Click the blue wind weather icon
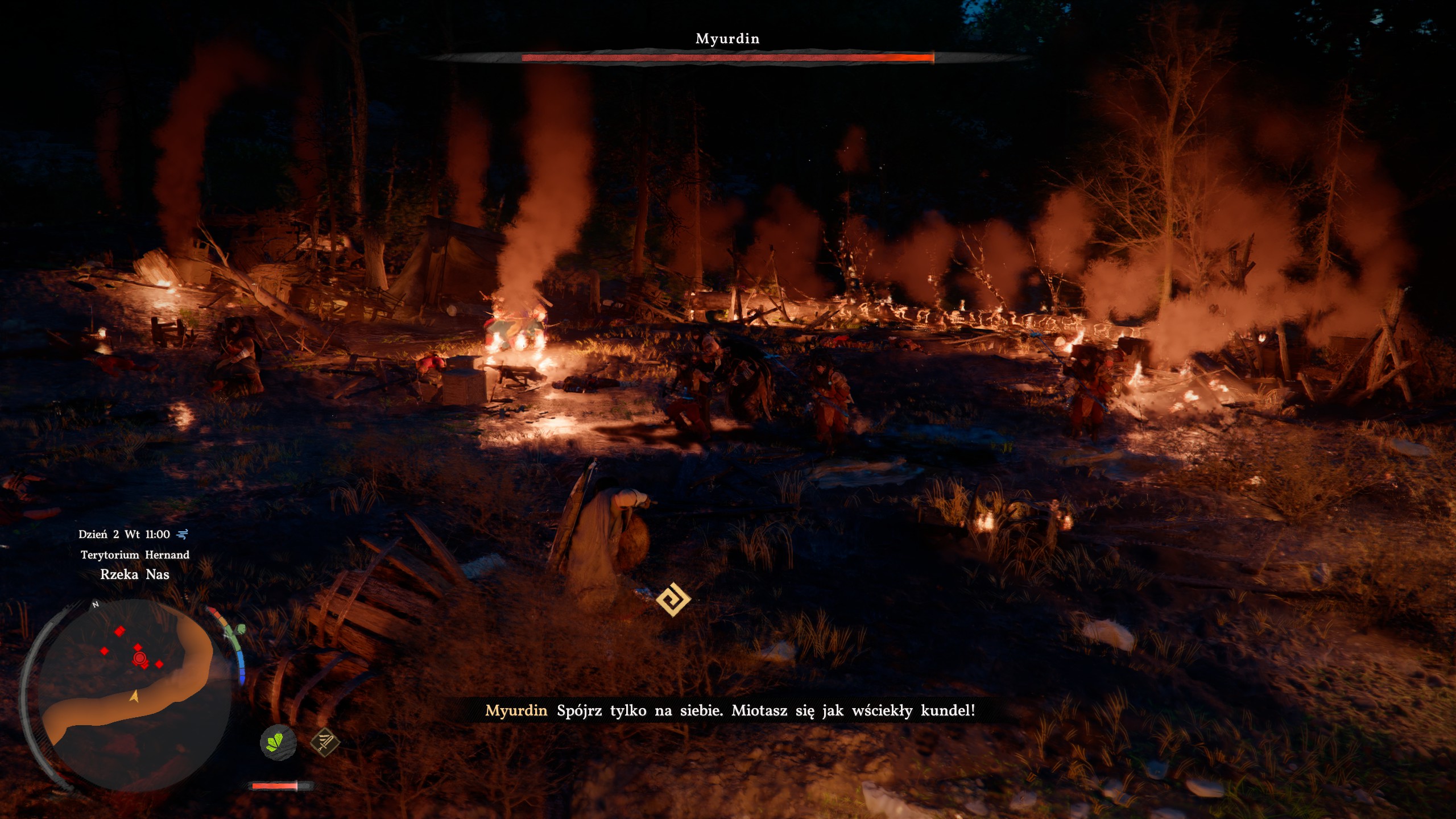This screenshot has width=1456, height=819. point(183,534)
